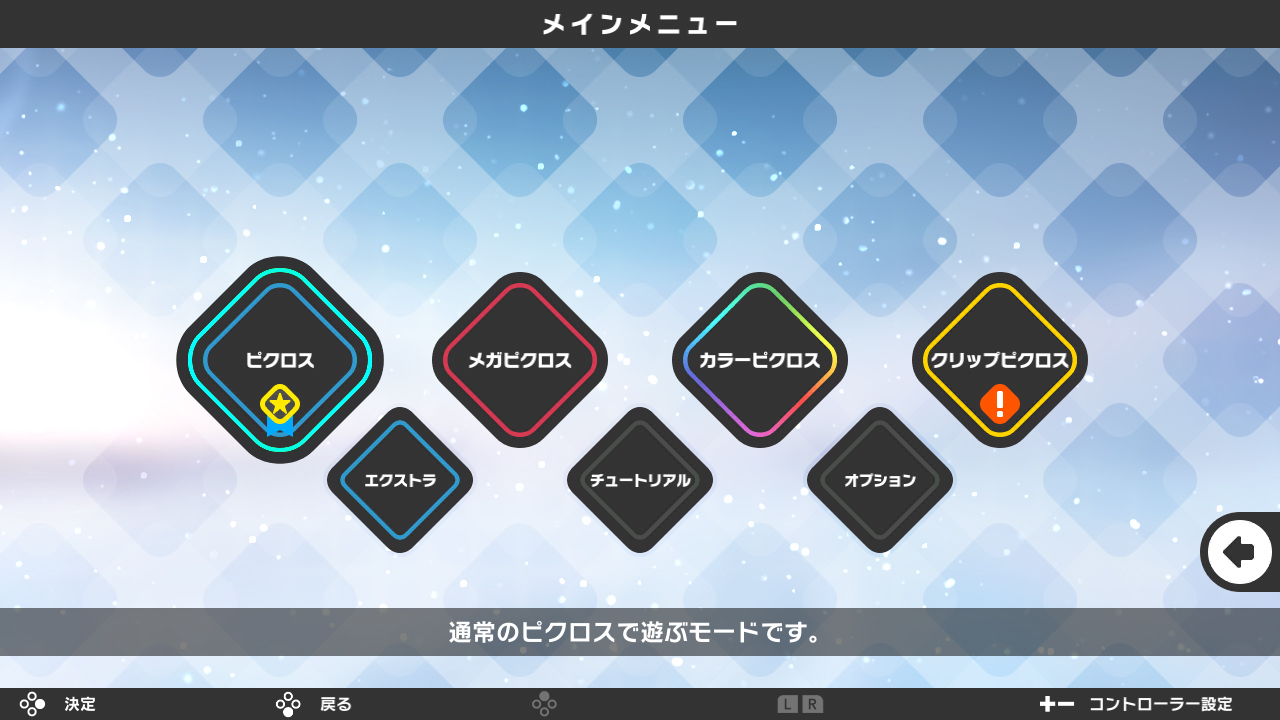The width and height of the screenshot is (1280, 720).
Task: Click the mode description text bar
Action: (x=640, y=631)
